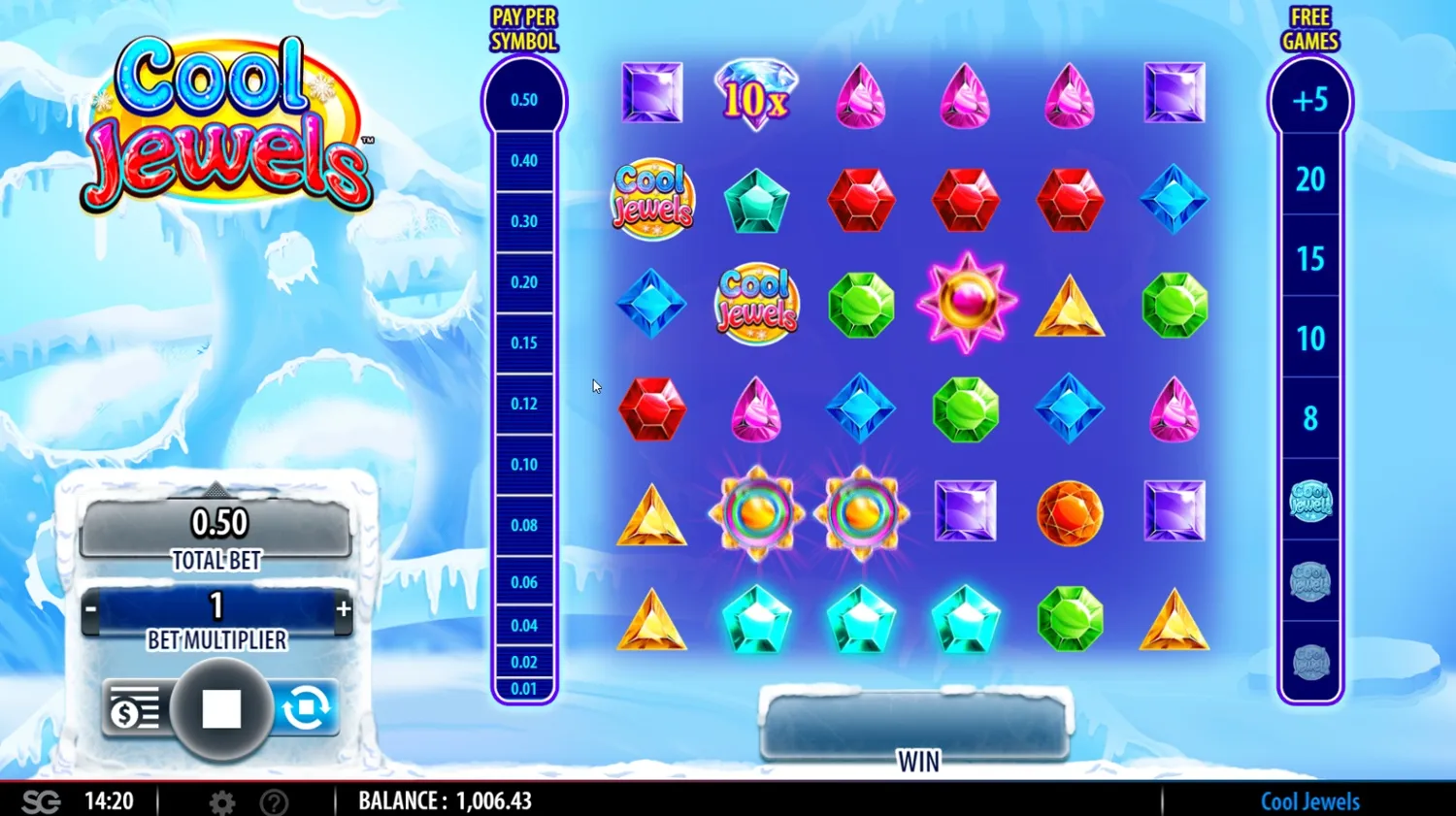This screenshot has height=816, width=1456.
Task: Expand the bet panel via the top triangle arrow
Action: pyautogui.click(x=216, y=488)
